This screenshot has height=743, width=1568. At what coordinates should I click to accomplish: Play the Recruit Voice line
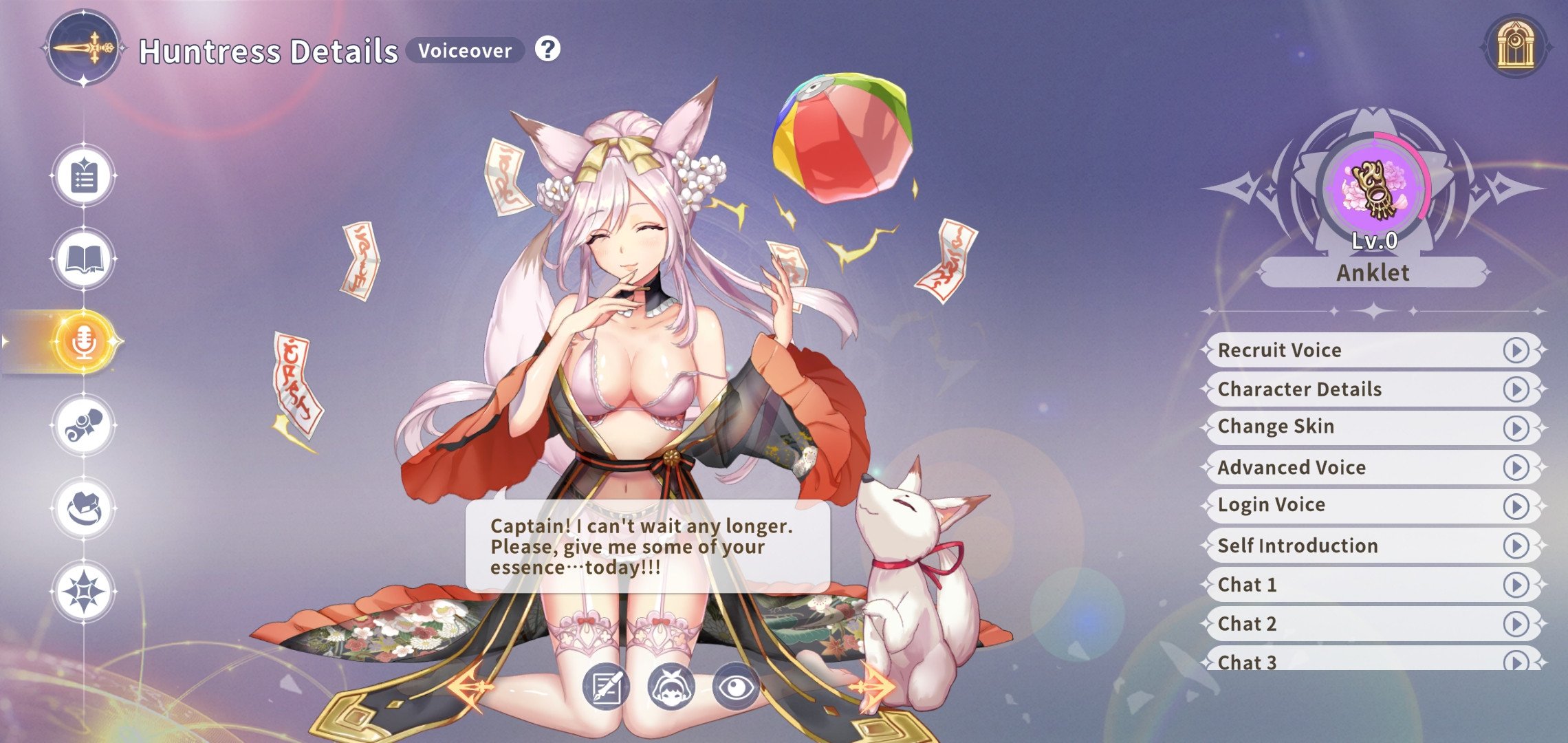coord(1515,350)
